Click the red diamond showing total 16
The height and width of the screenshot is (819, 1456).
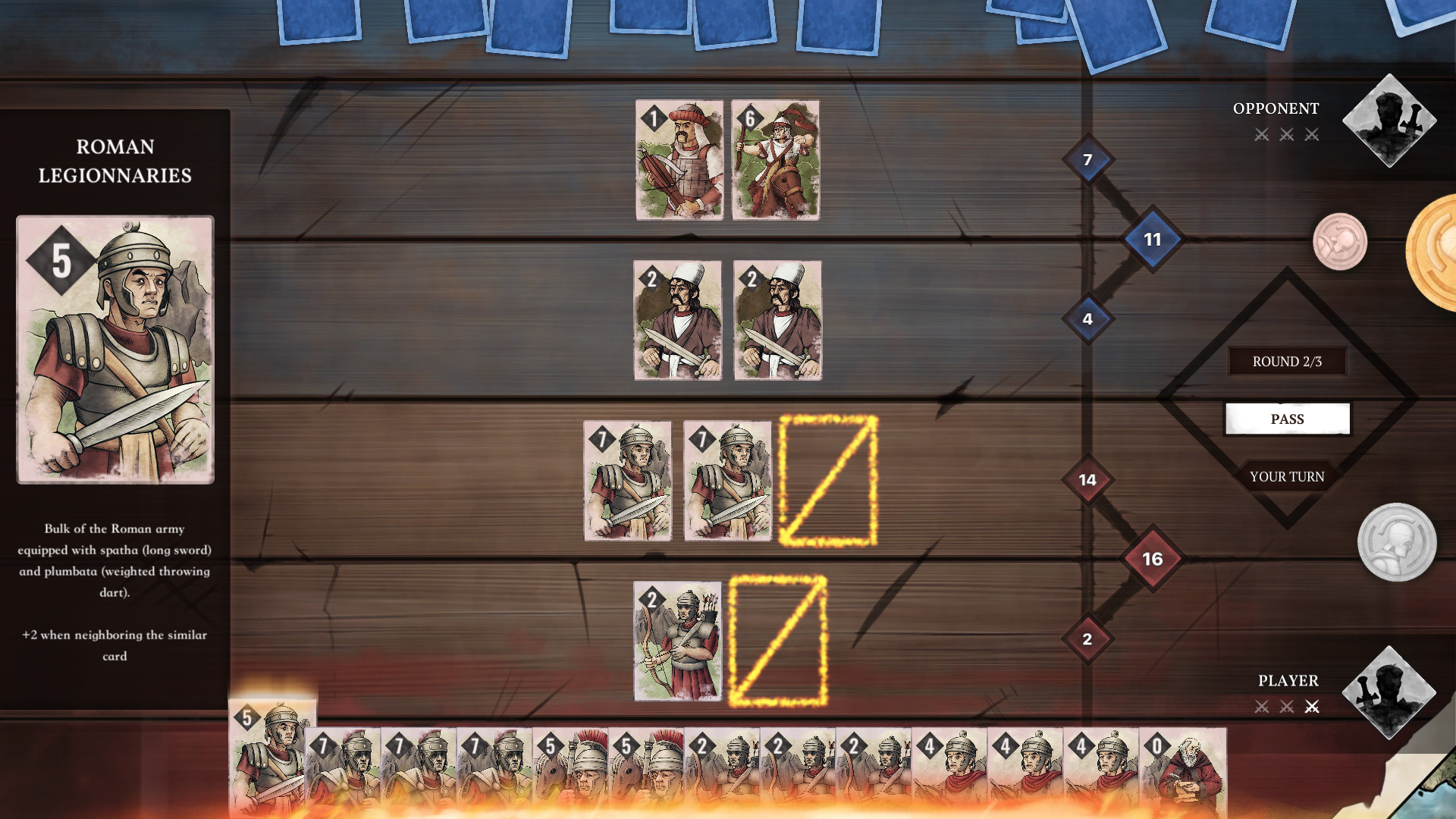click(1153, 558)
